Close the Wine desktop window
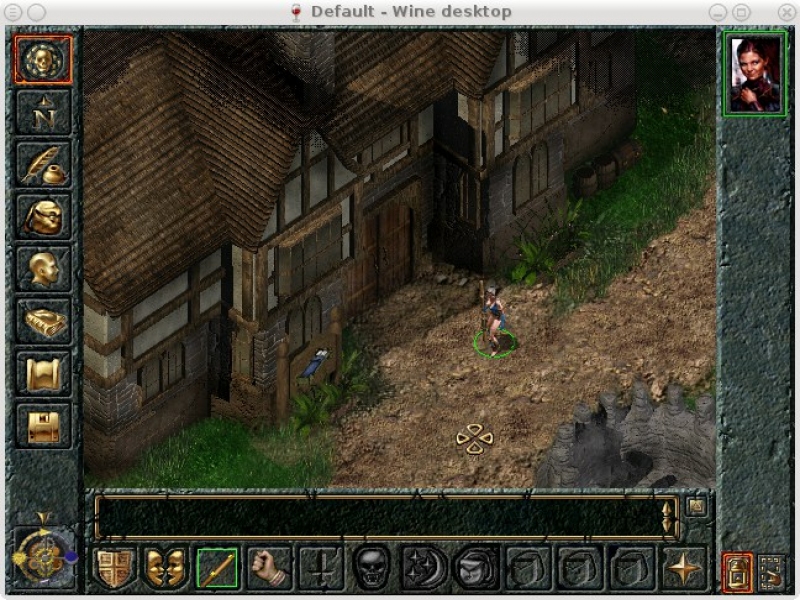Viewport: 800px width, 600px height. coord(766,11)
